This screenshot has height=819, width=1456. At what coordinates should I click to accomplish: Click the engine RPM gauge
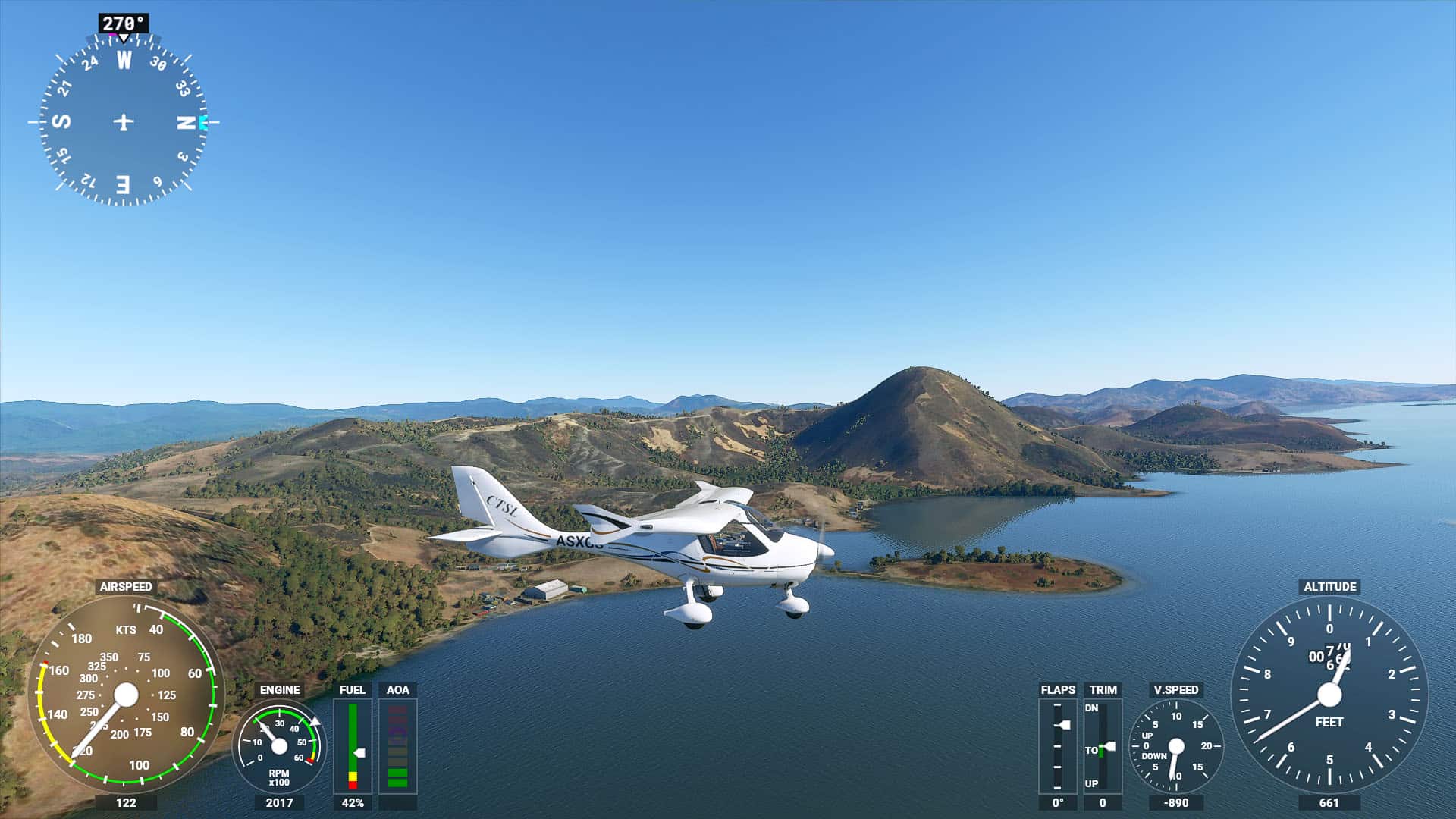(279, 746)
